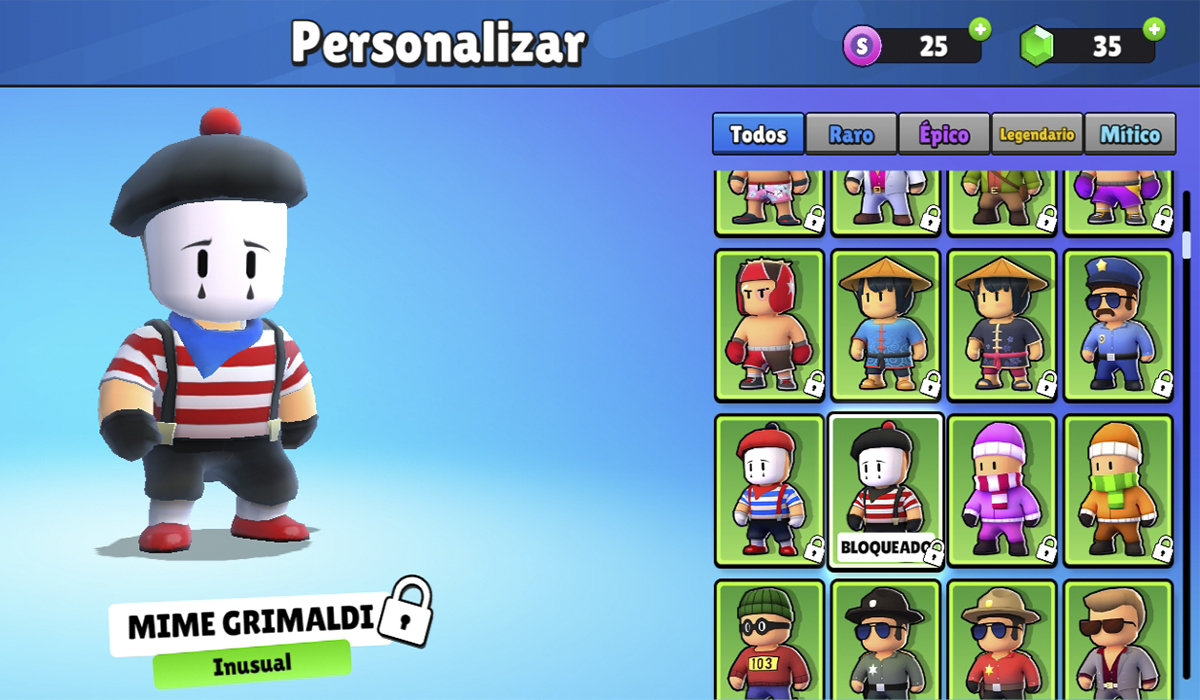Screen dimensions: 1200x700
Task: Select the red-helmet boxer skin
Action: [x=769, y=325]
